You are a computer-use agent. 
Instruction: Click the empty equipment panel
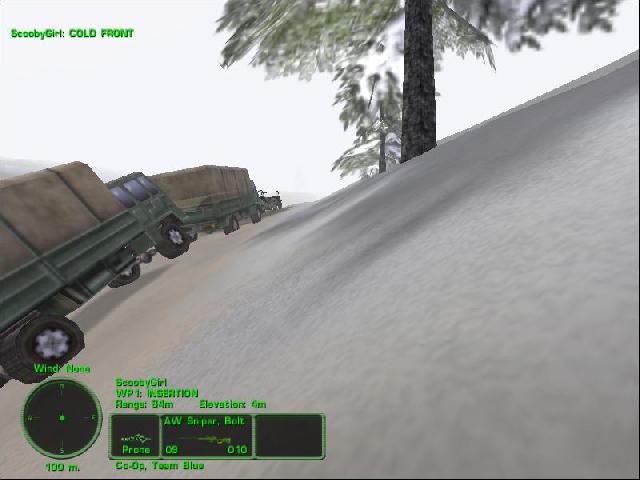pyautogui.click(x=289, y=436)
